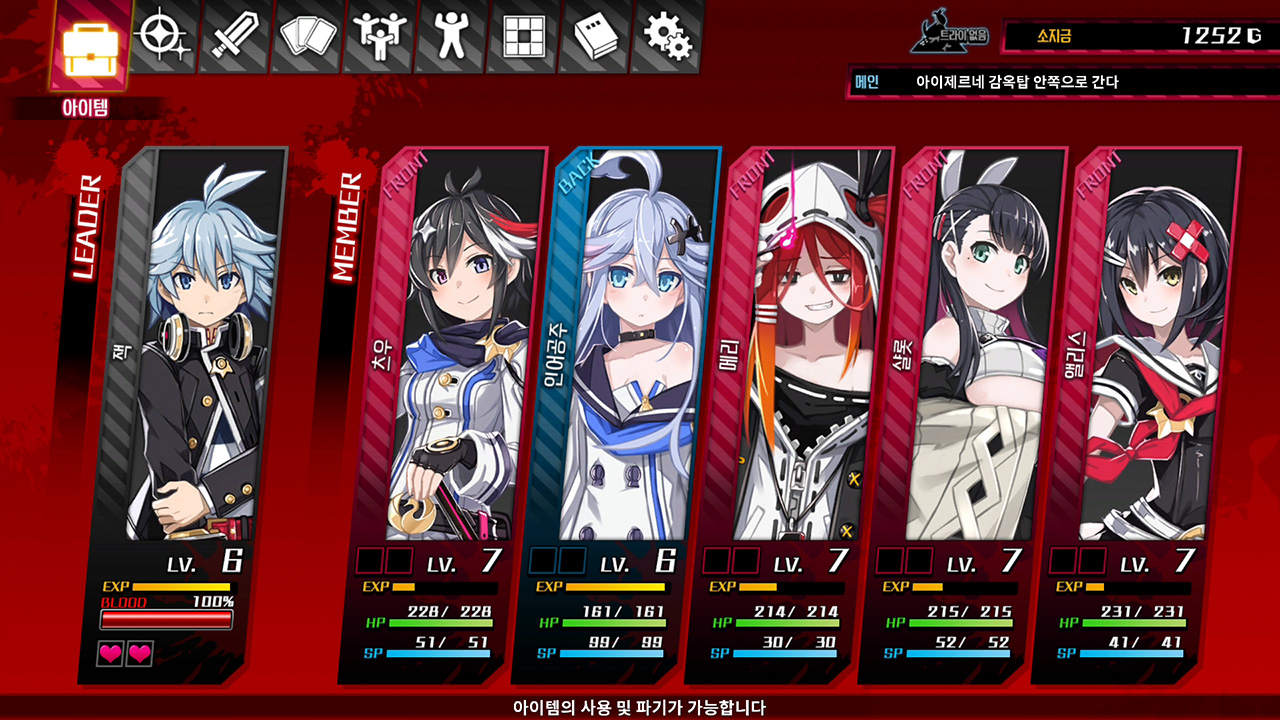
Task: Open the item (아이템) menu icon
Action: pyautogui.click(x=90, y=42)
